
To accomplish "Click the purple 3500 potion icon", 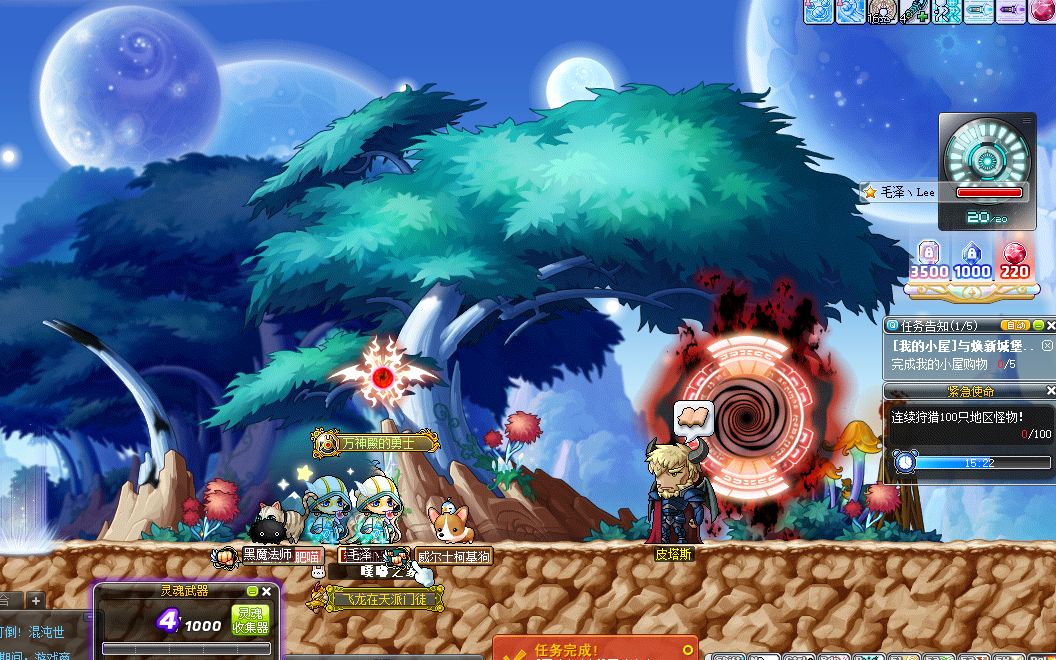I will coord(928,255).
